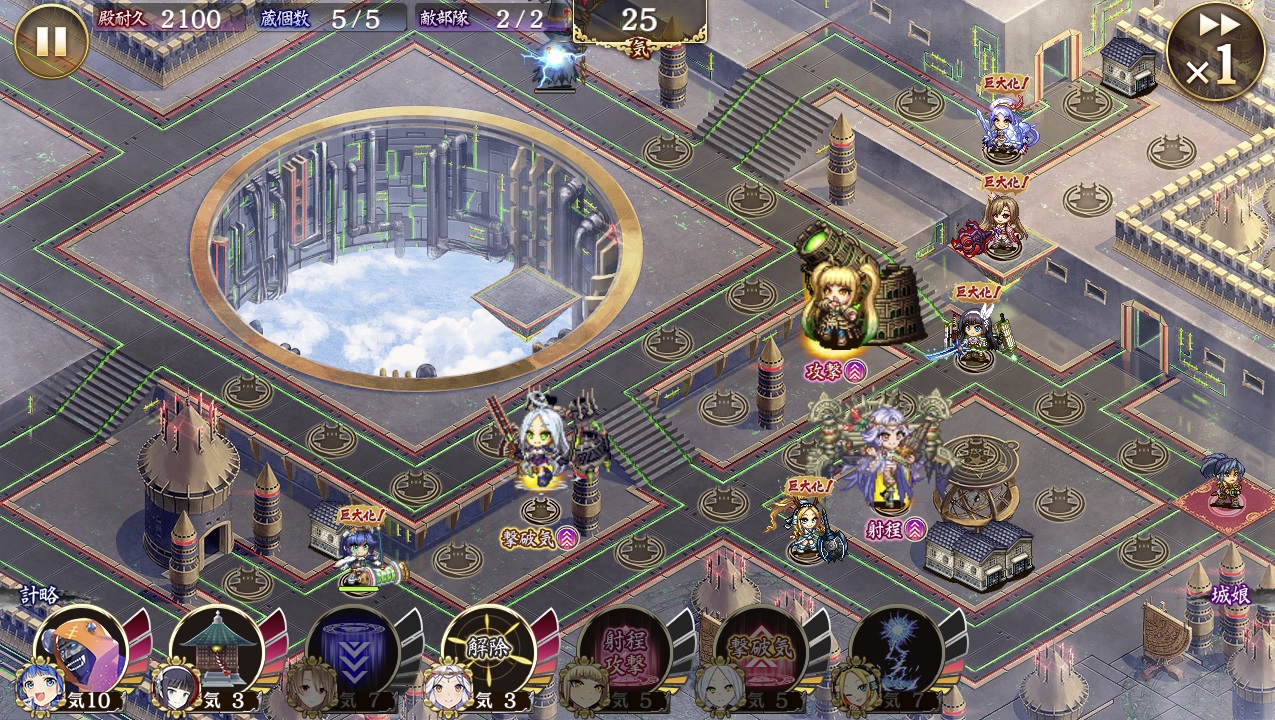Select the 射程攻撃 range attack stratagem
This screenshot has height=720, width=1275.
[x=624, y=652]
